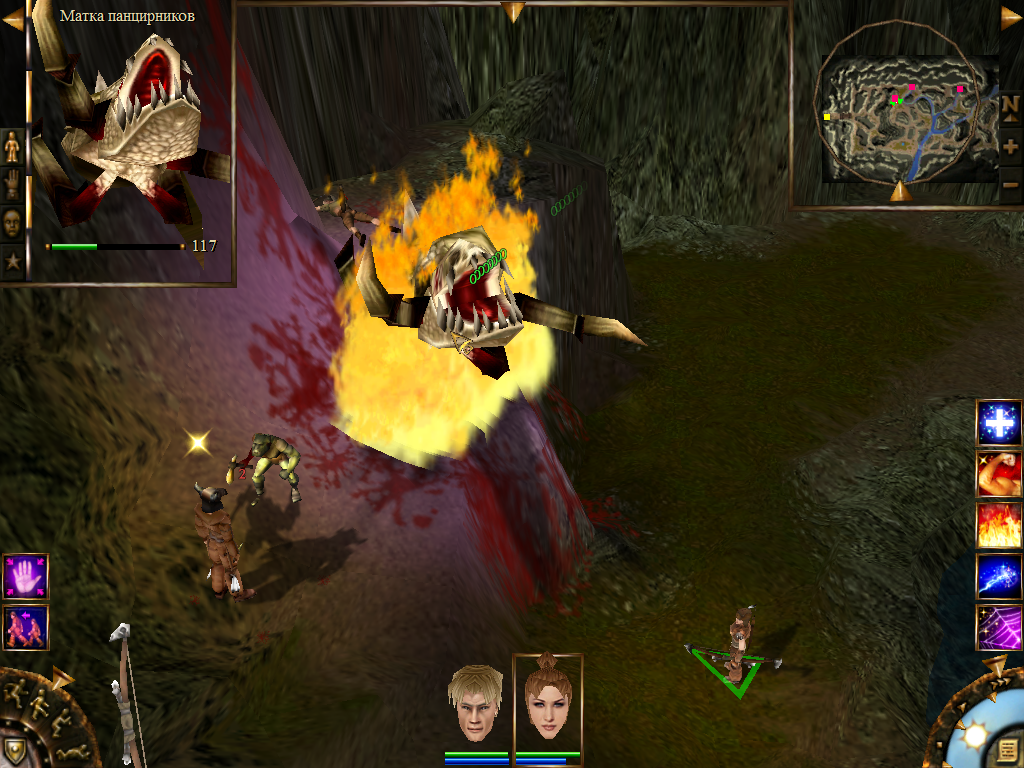Zoom in the minimap with plus button
1024x768 pixels.
coord(1010,146)
